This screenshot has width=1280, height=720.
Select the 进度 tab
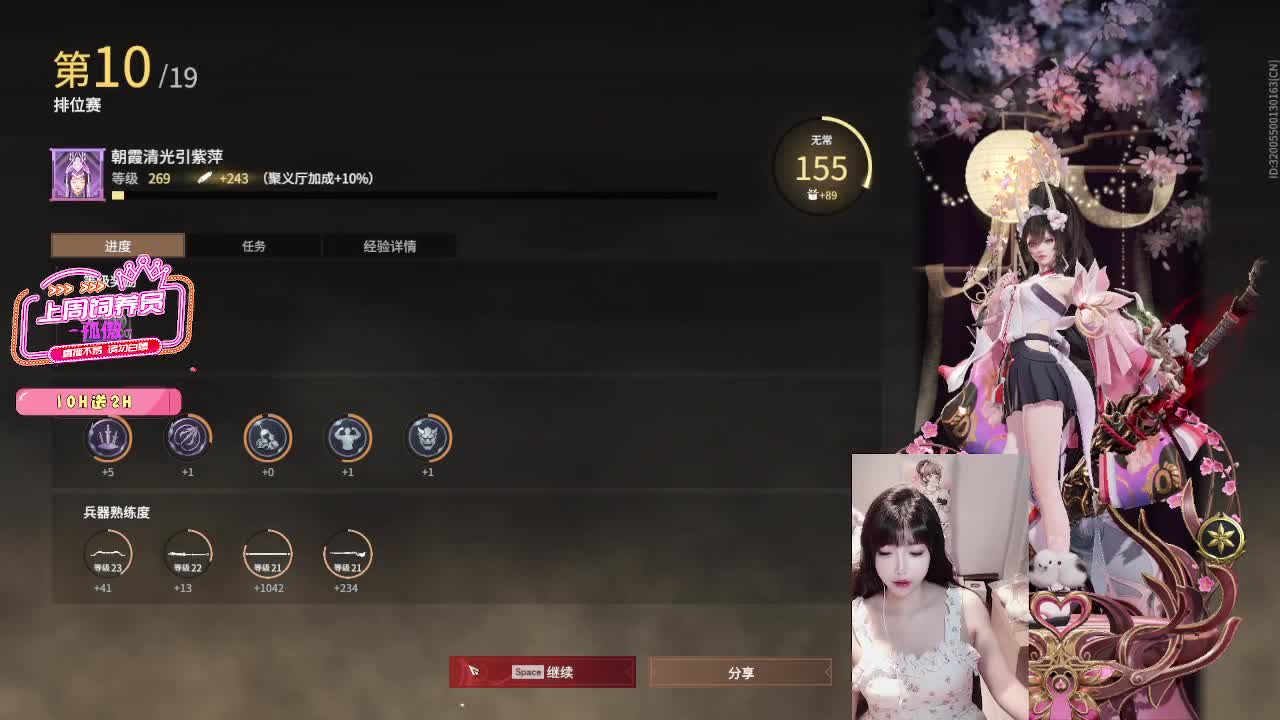(x=118, y=245)
